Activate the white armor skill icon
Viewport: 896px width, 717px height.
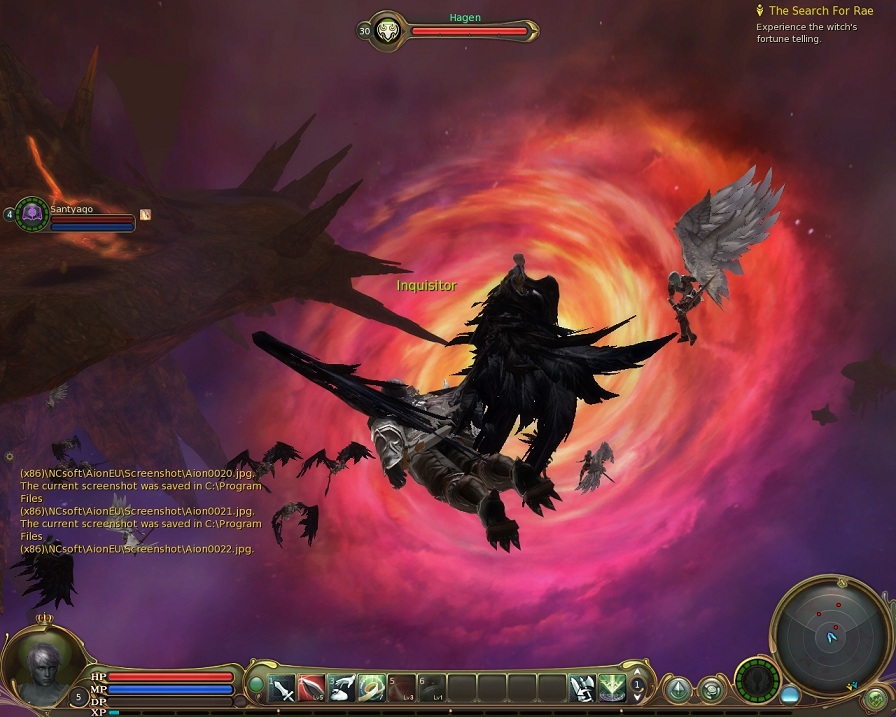point(581,688)
